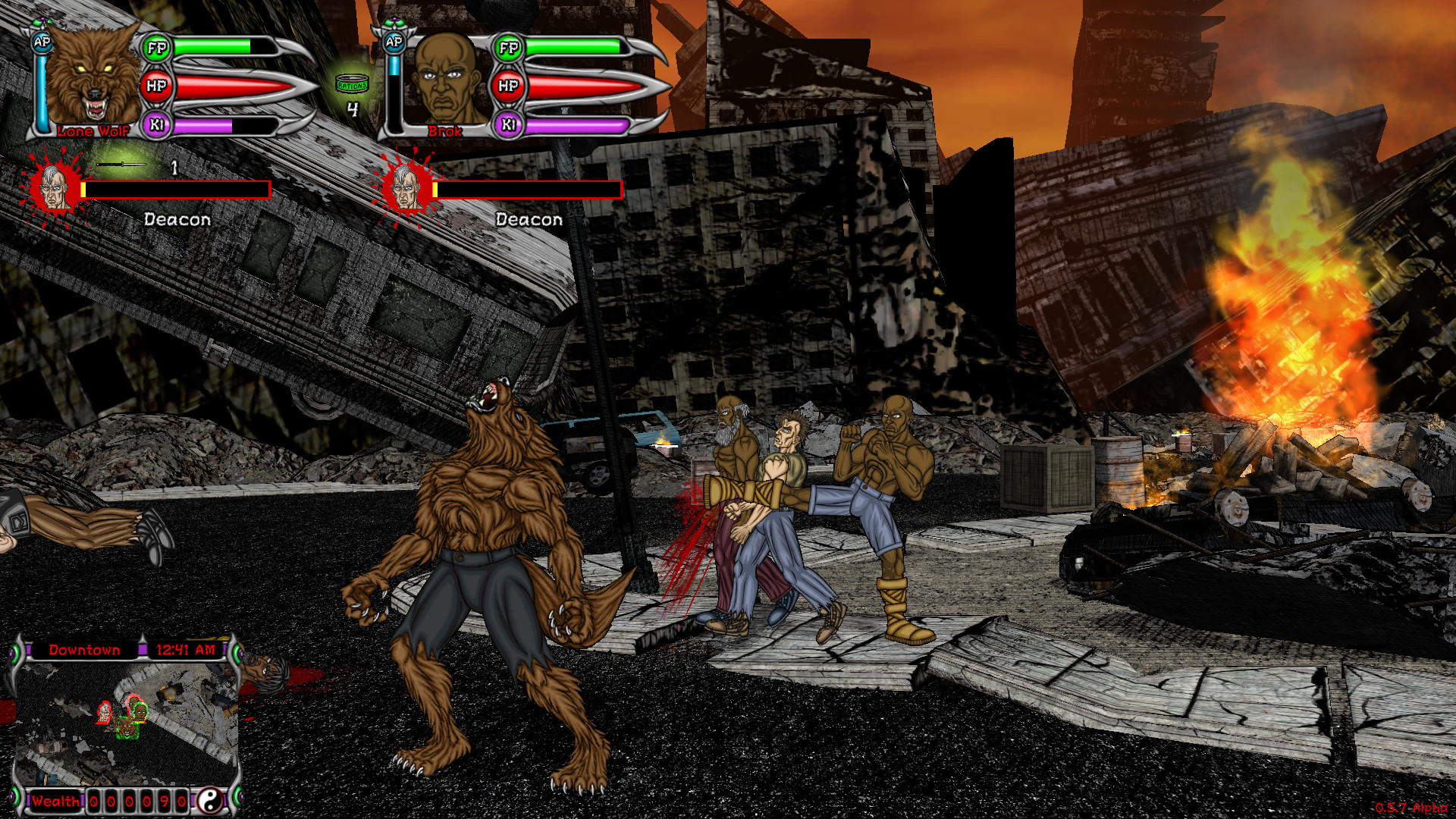Toggle the gem above Lone Wolf's AP gauge
Viewport: 1456px width, 819px height.
click(42, 21)
